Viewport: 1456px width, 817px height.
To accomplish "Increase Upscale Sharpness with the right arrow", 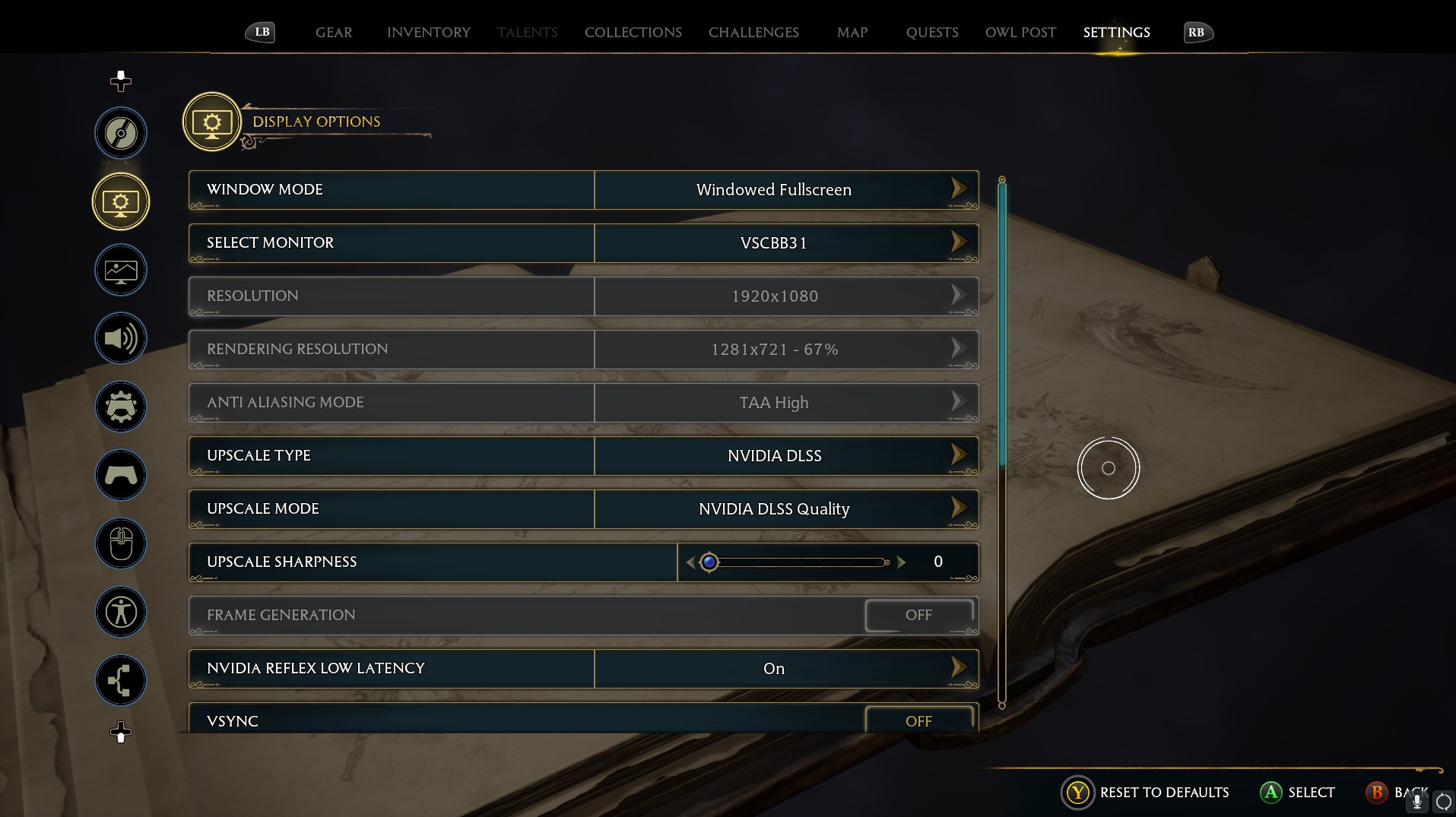I will 902,562.
